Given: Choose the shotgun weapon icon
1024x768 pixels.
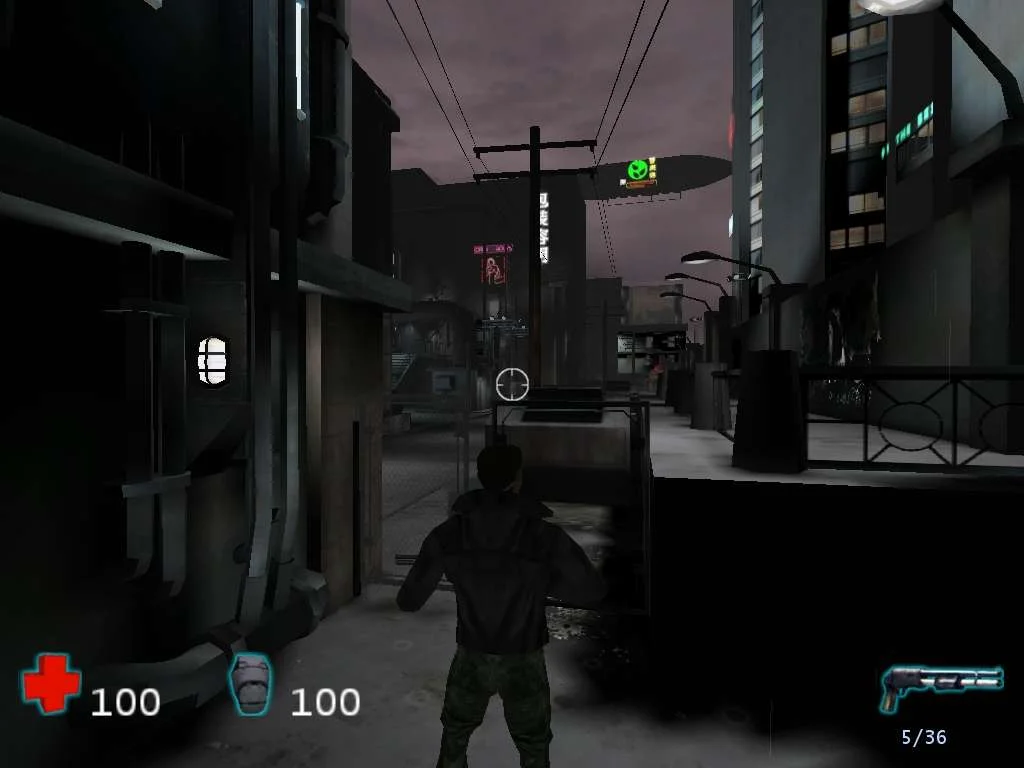Looking at the screenshot, I should [x=940, y=685].
